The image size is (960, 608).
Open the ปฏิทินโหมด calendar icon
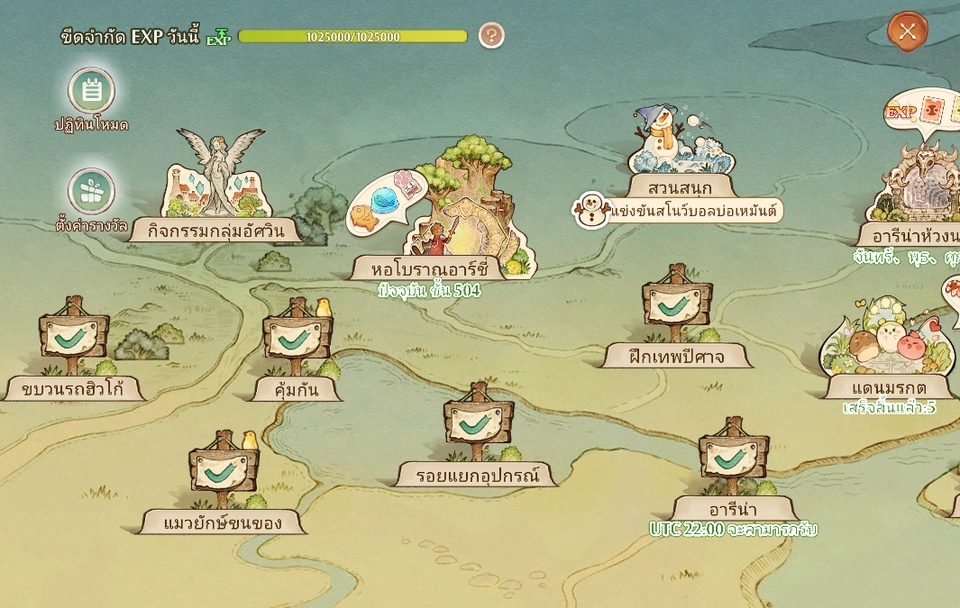tap(92, 92)
